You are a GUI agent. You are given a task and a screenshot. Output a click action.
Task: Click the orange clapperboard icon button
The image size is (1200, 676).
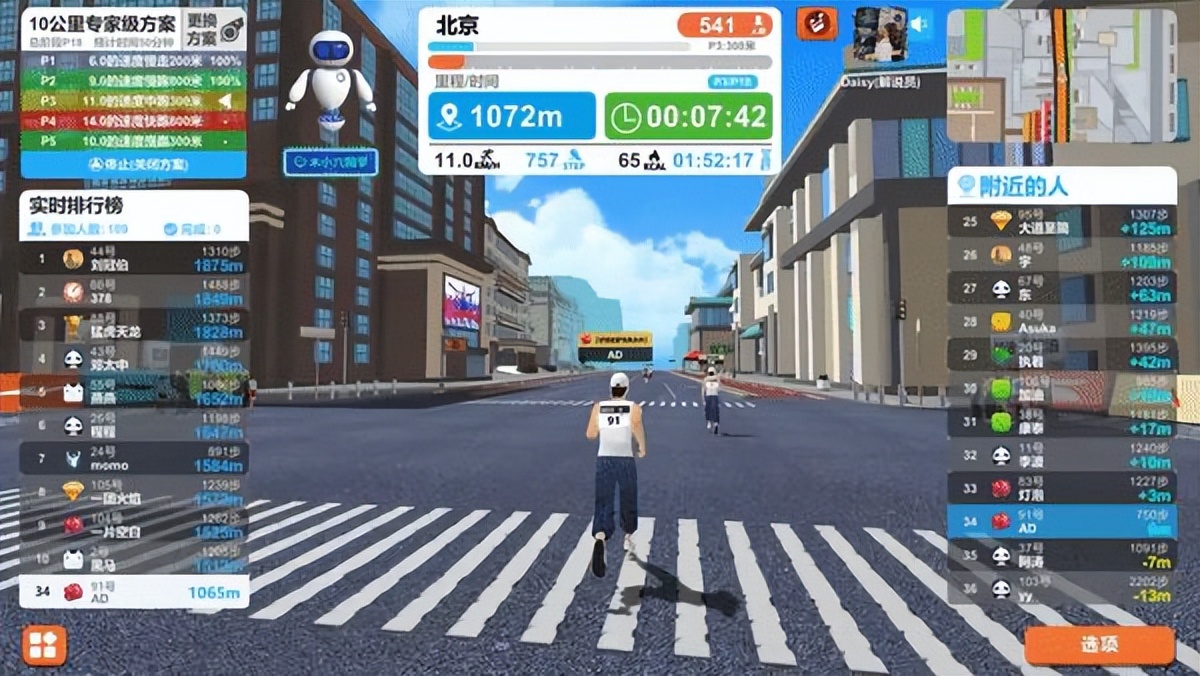click(816, 25)
